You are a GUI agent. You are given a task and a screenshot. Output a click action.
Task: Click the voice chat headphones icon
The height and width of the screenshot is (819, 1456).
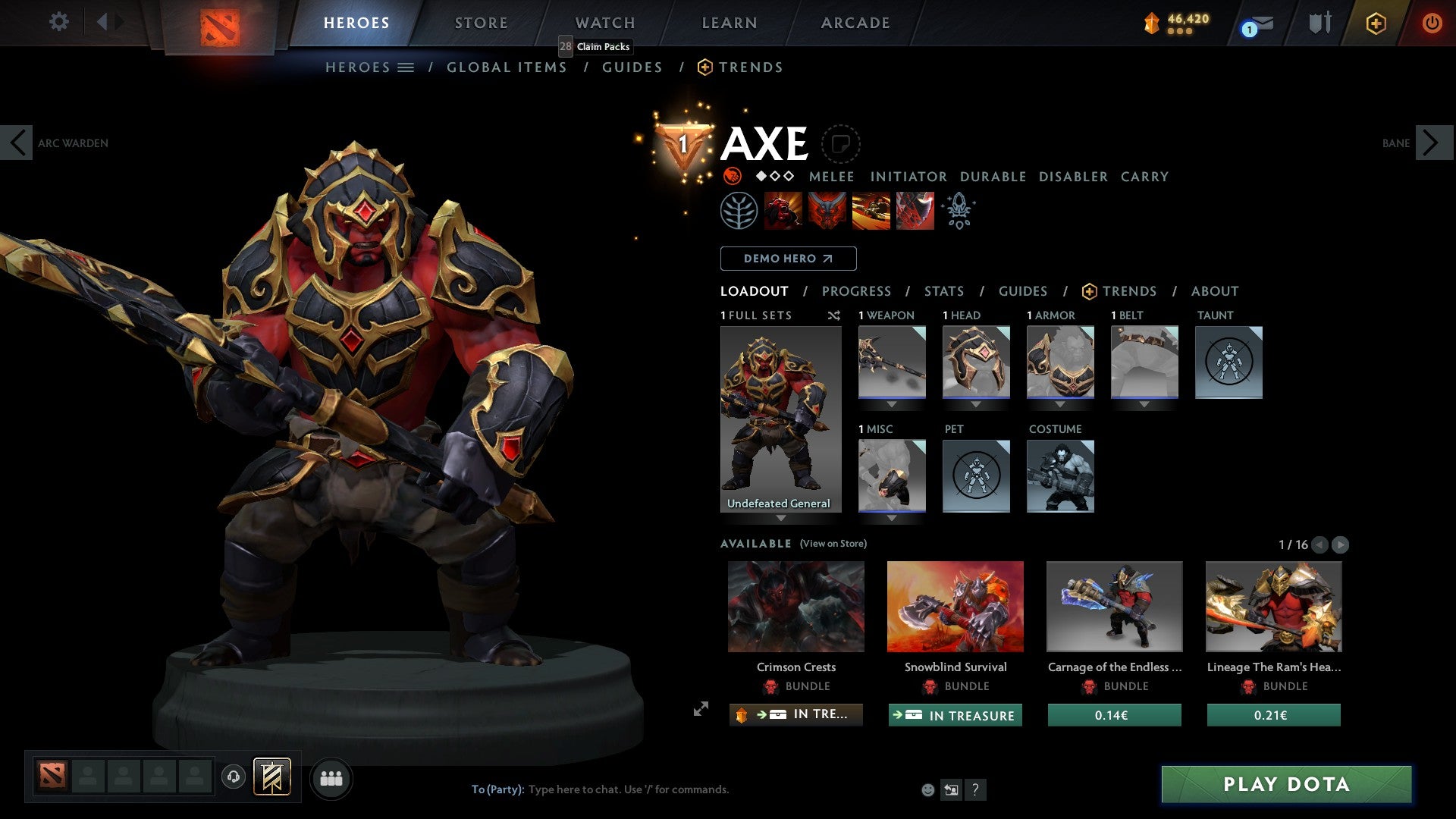point(234,778)
